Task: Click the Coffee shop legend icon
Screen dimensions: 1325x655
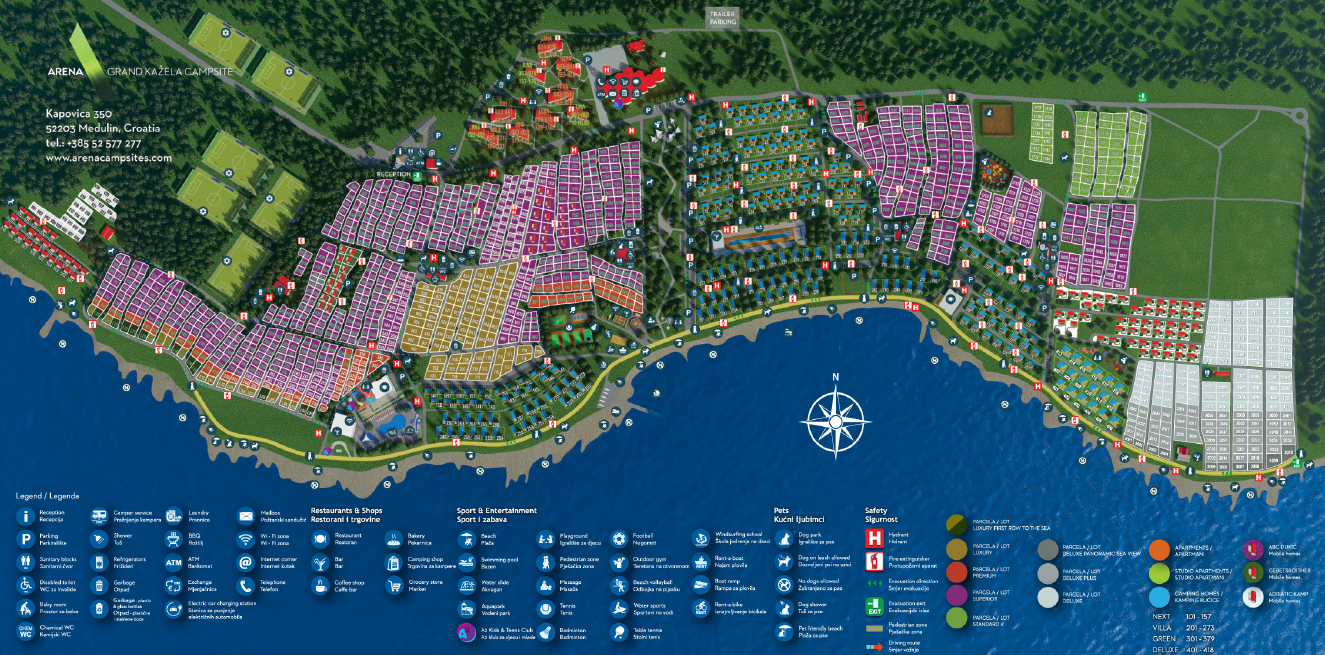Action: [x=320, y=584]
